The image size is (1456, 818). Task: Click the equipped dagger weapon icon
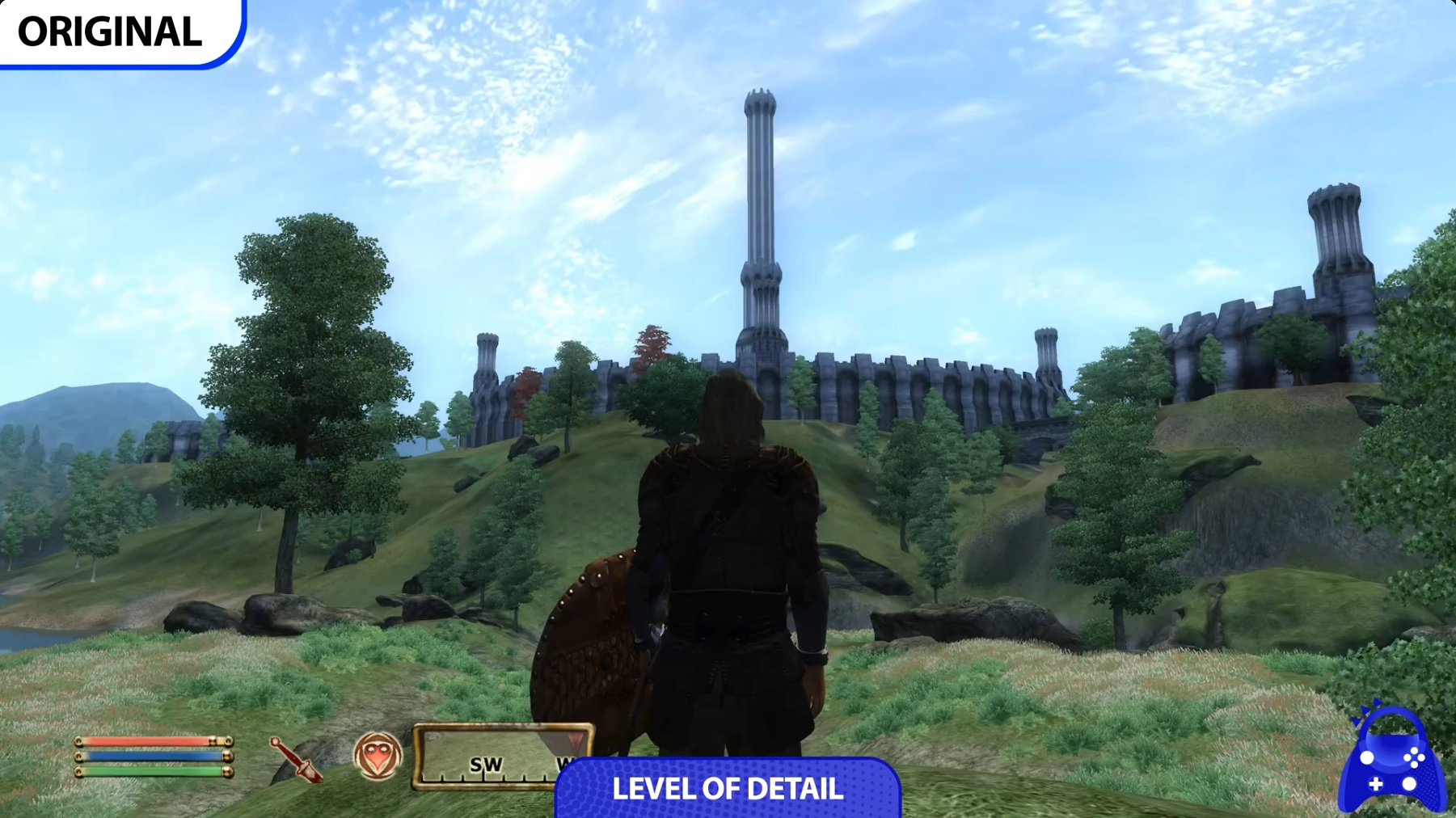tap(296, 759)
